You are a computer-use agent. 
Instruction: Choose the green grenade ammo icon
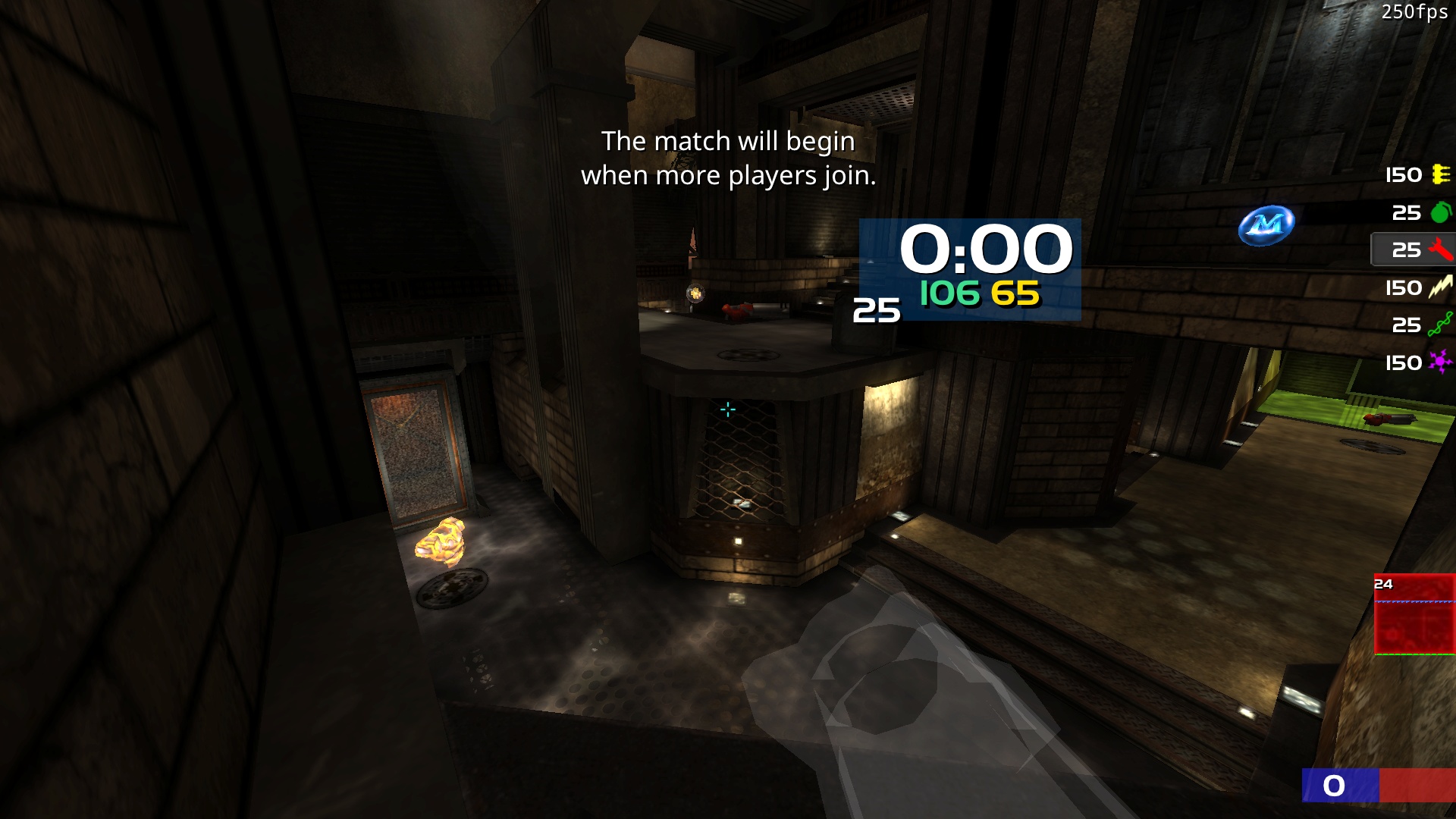[x=1440, y=212]
